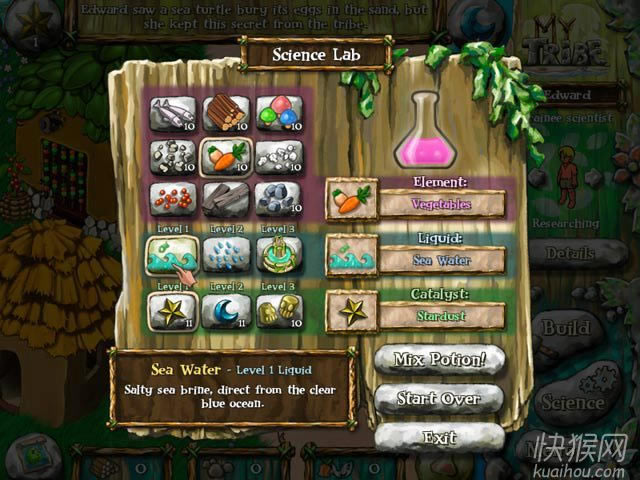Pick the Level 3 fountain liquid

click(x=277, y=256)
